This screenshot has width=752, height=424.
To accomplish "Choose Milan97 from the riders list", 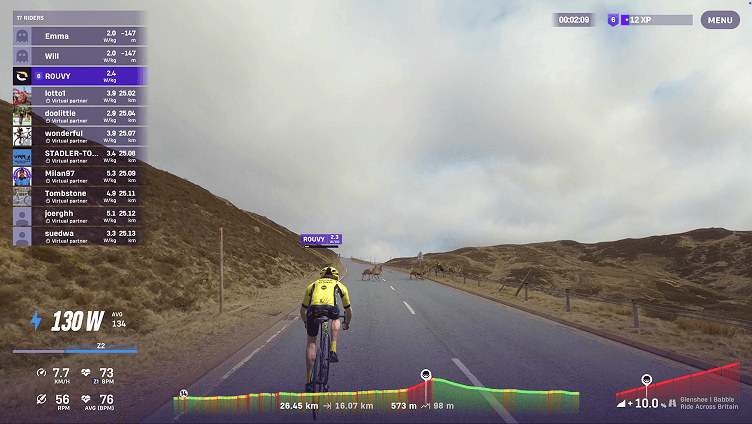I will tap(78, 176).
